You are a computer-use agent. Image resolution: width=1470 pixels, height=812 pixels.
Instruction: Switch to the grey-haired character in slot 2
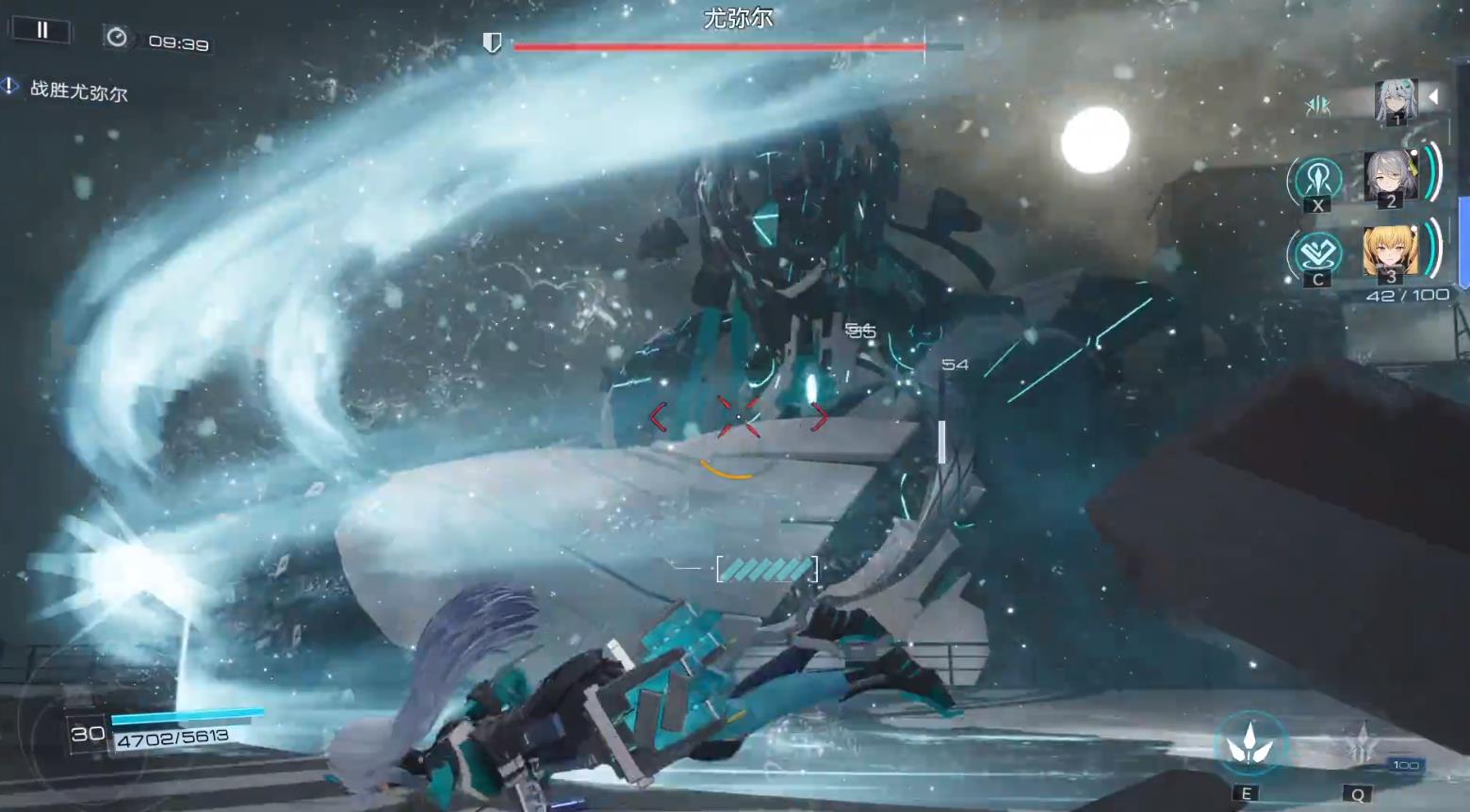tap(1390, 176)
